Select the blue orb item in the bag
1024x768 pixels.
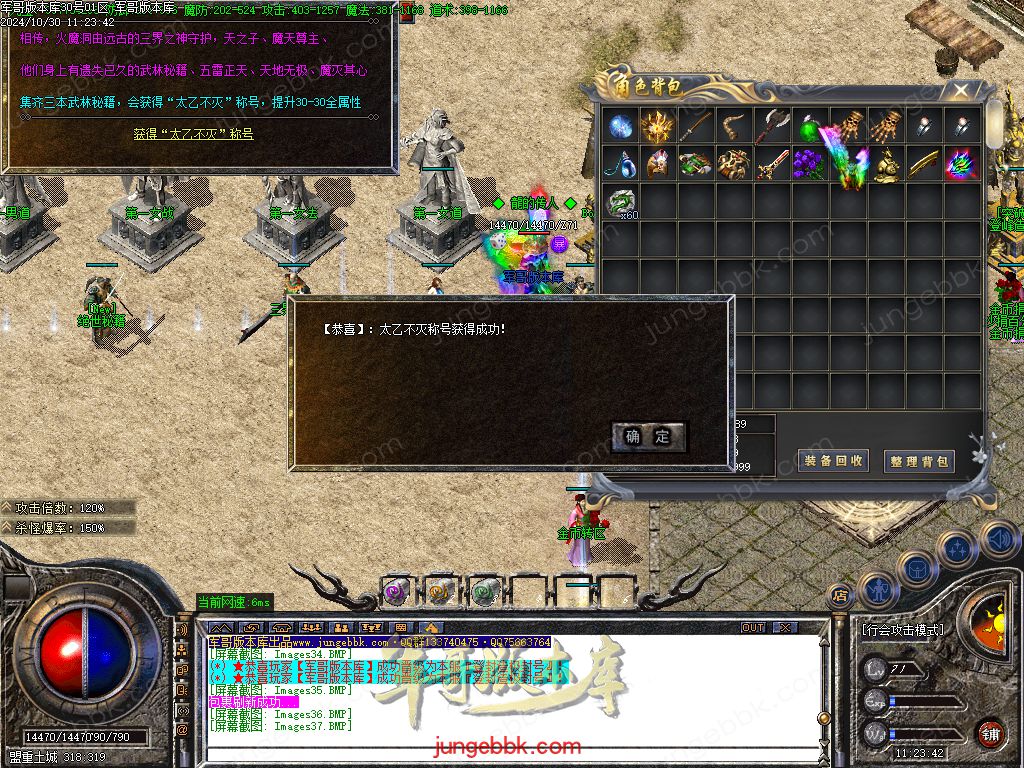pos(620,126)
